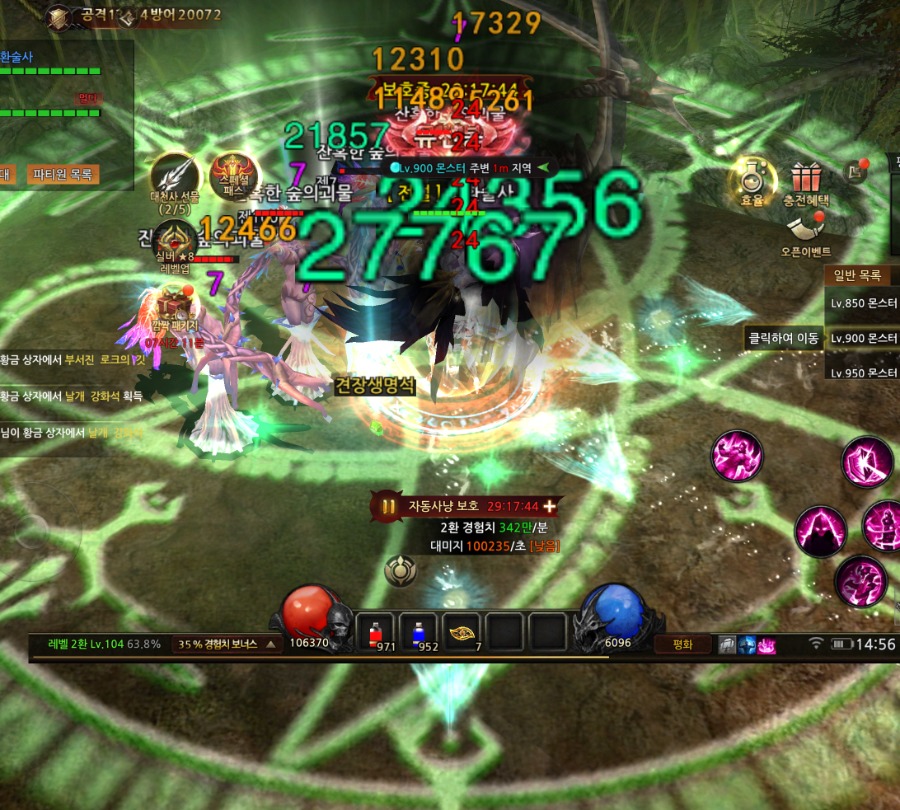Use the red health potion slot

click(376, 631)
